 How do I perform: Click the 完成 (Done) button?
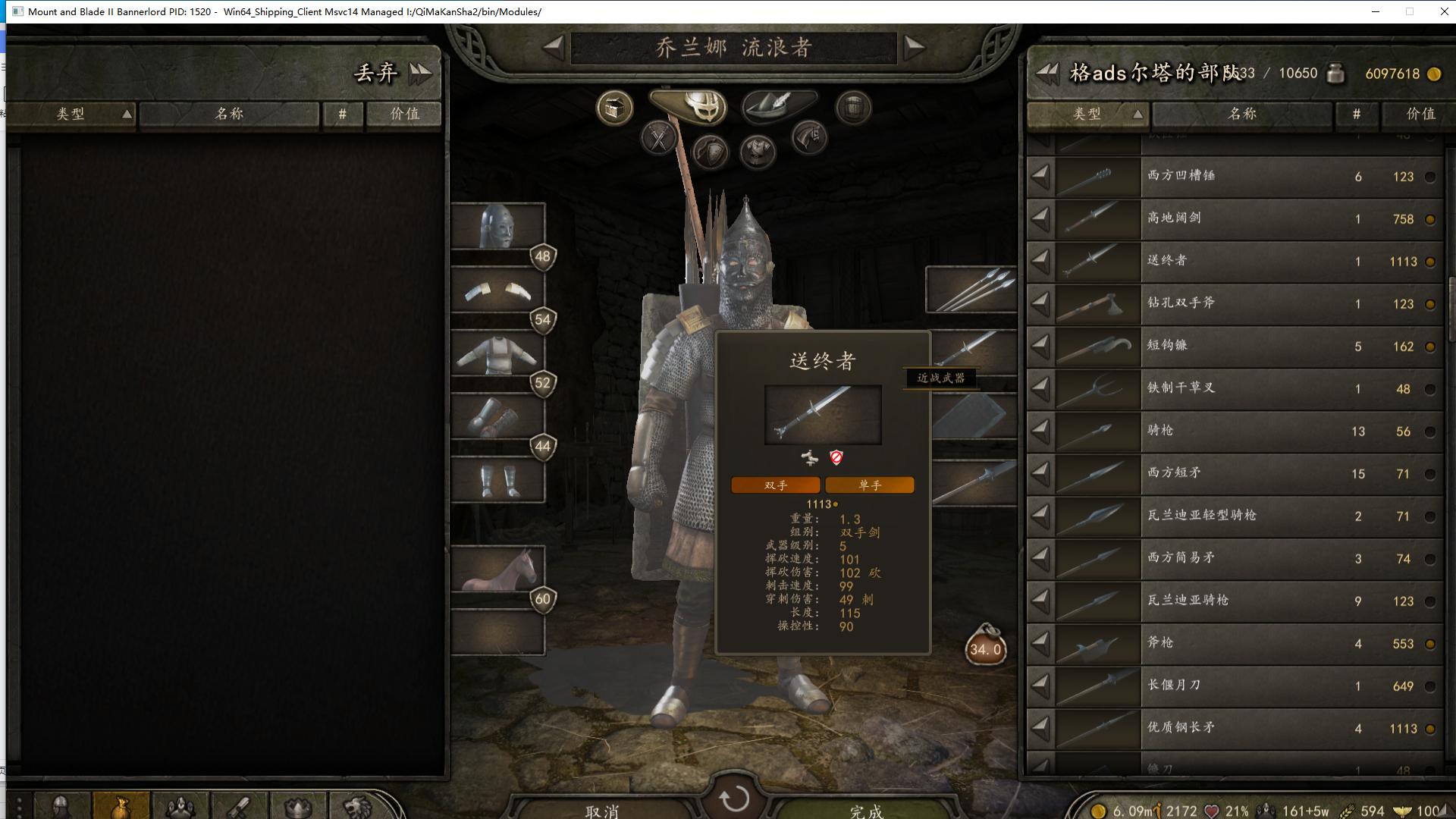(x=865, y=810)
